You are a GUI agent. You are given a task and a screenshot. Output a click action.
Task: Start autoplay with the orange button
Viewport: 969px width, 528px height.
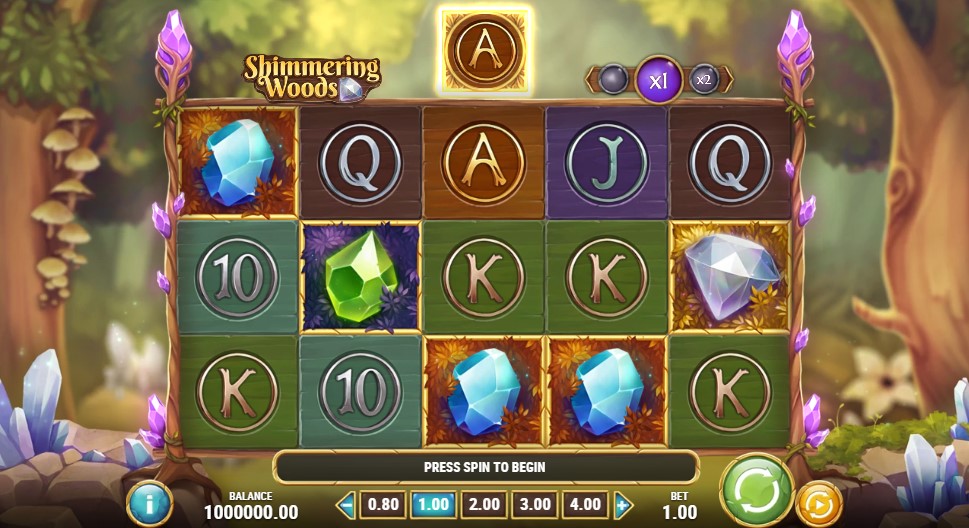pos(818,503)
